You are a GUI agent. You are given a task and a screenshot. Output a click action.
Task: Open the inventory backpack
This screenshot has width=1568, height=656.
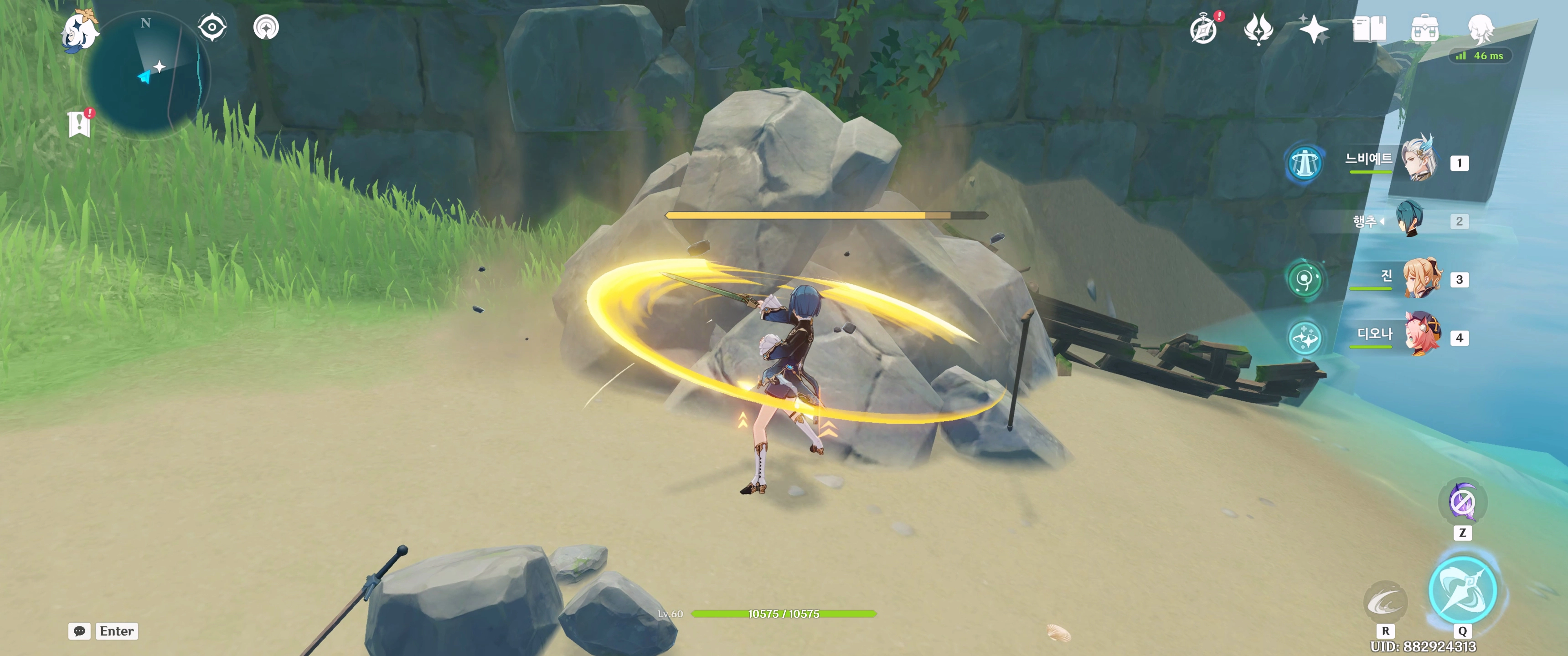[x=1425, y=29]
